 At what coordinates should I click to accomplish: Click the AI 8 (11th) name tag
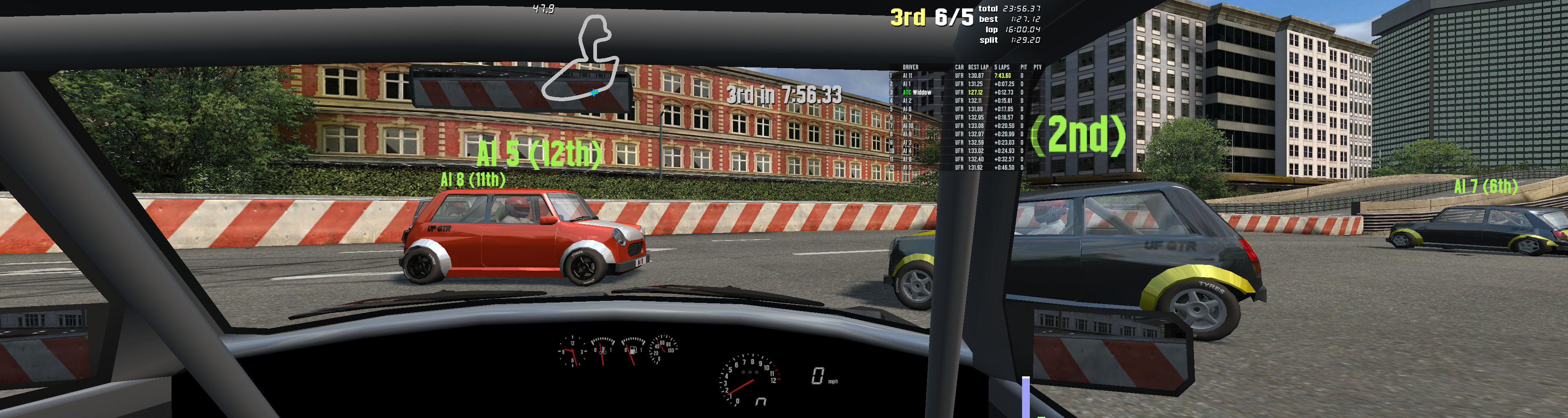[472, 180]
